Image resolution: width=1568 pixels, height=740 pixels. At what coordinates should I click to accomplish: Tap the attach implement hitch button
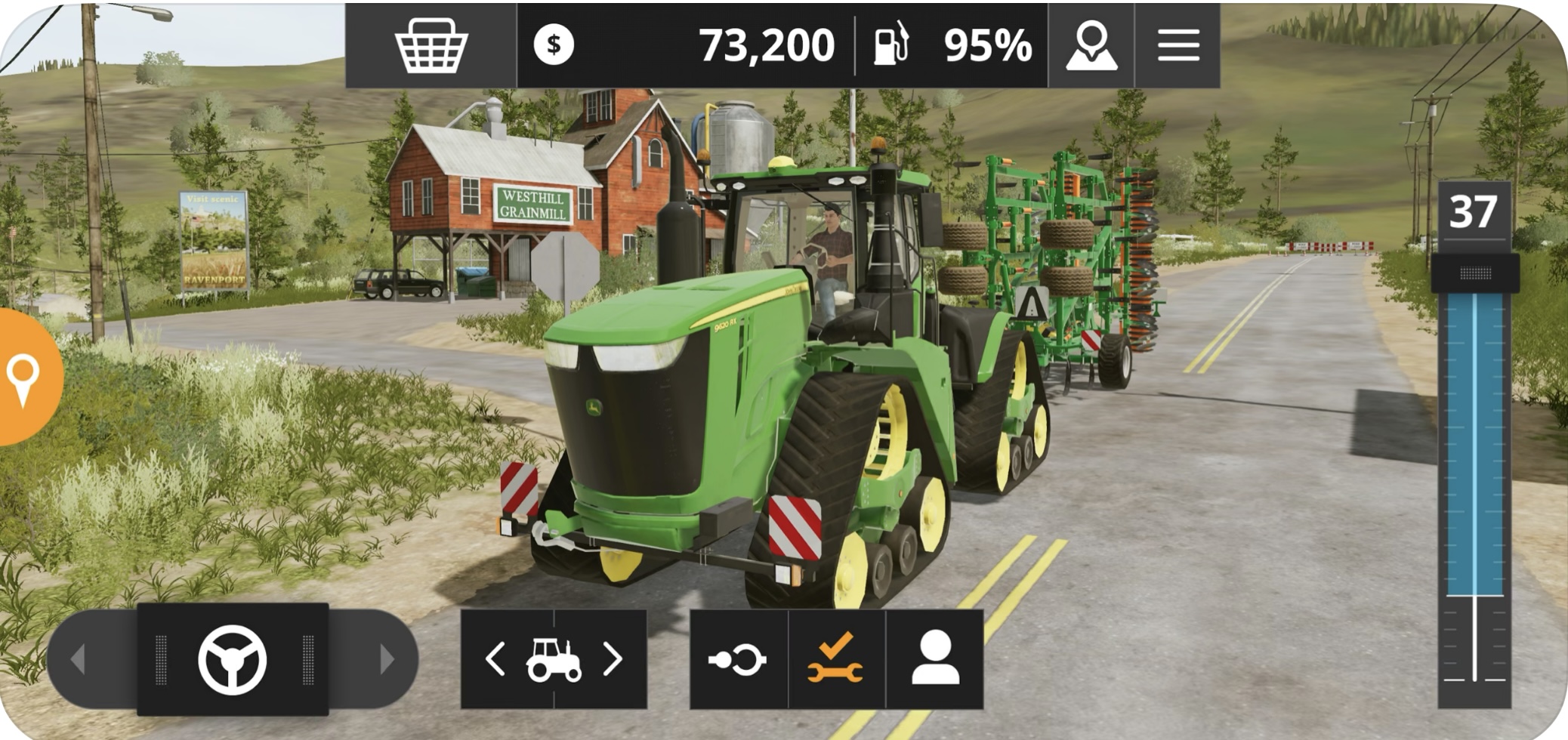coord(738,659)
